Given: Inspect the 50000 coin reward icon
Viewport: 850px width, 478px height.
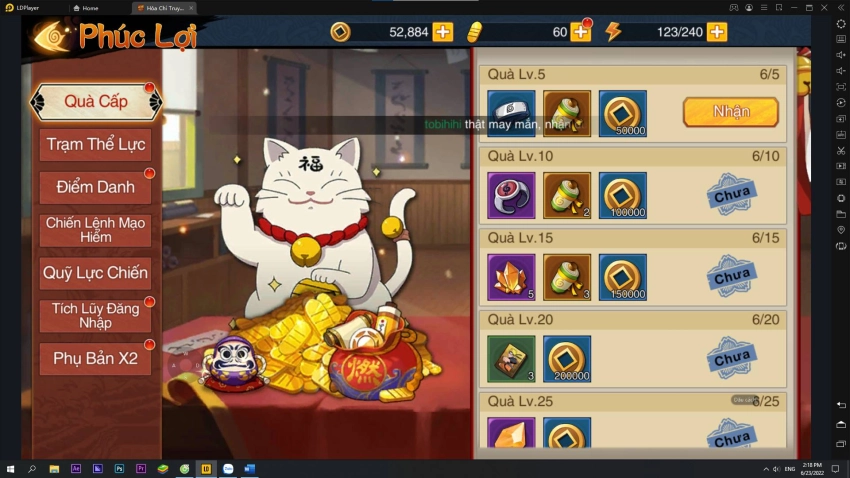Looking at the screenshot, I should coord(622,113).
